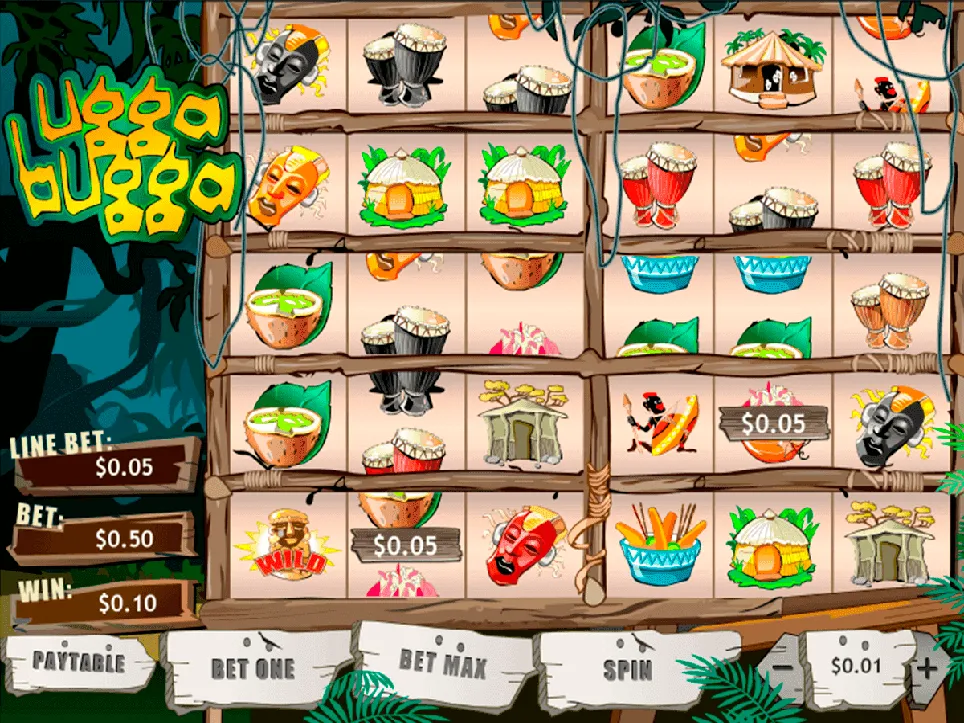Screen dimensions: 964x723
Task: Spin the reels
Action: coord(628,668)
